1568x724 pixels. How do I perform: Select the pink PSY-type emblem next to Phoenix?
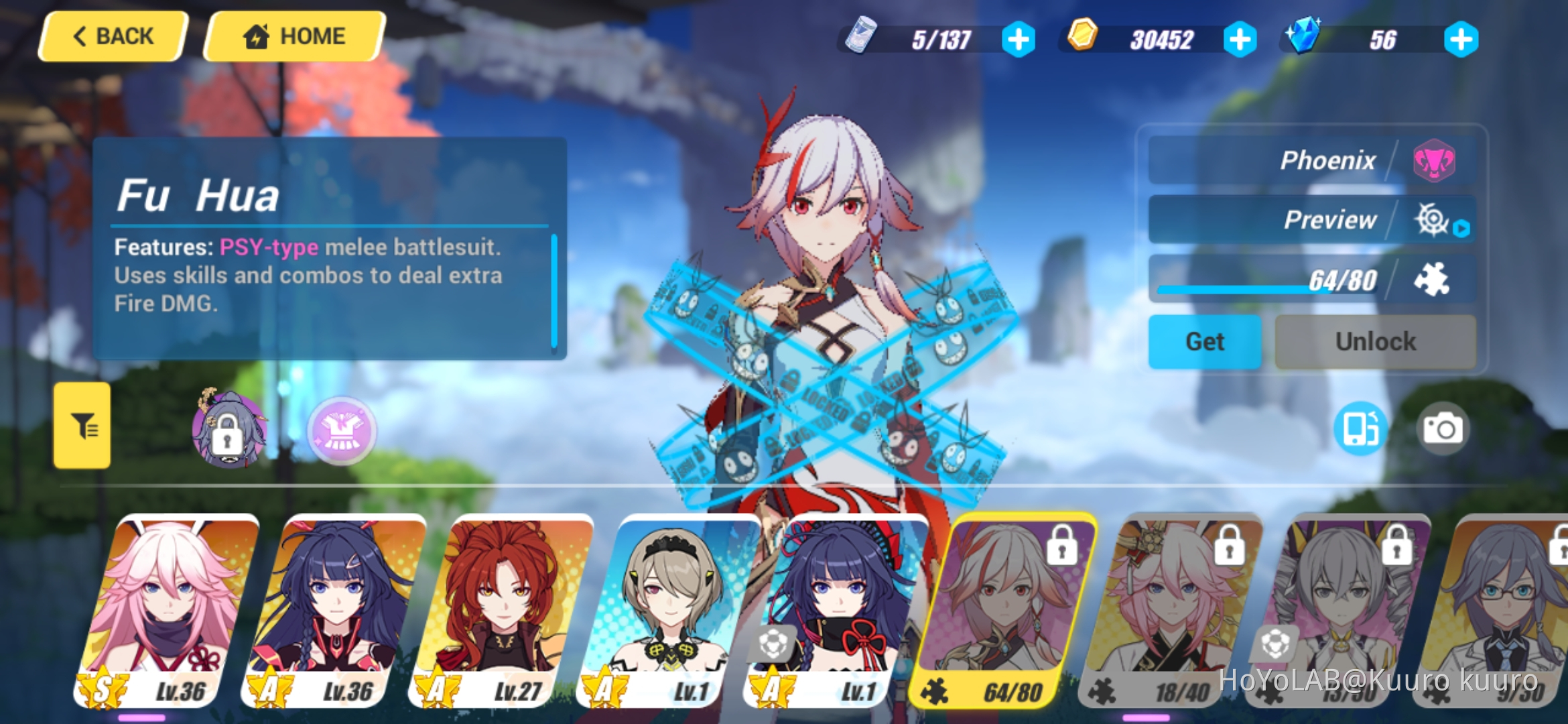[x=1435, y=160]
